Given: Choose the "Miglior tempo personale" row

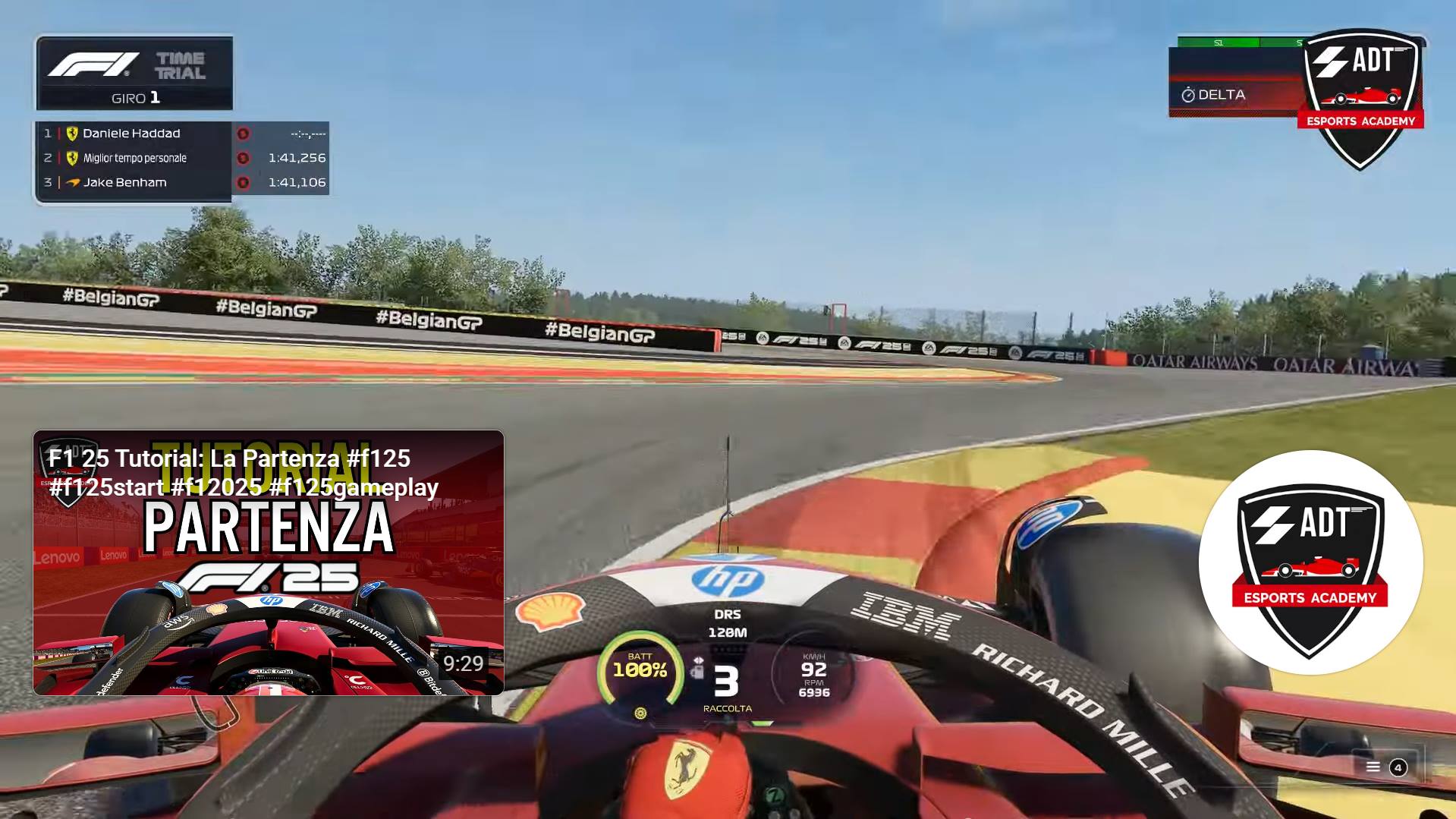Looking at the screenshot, I should point(182,158).
